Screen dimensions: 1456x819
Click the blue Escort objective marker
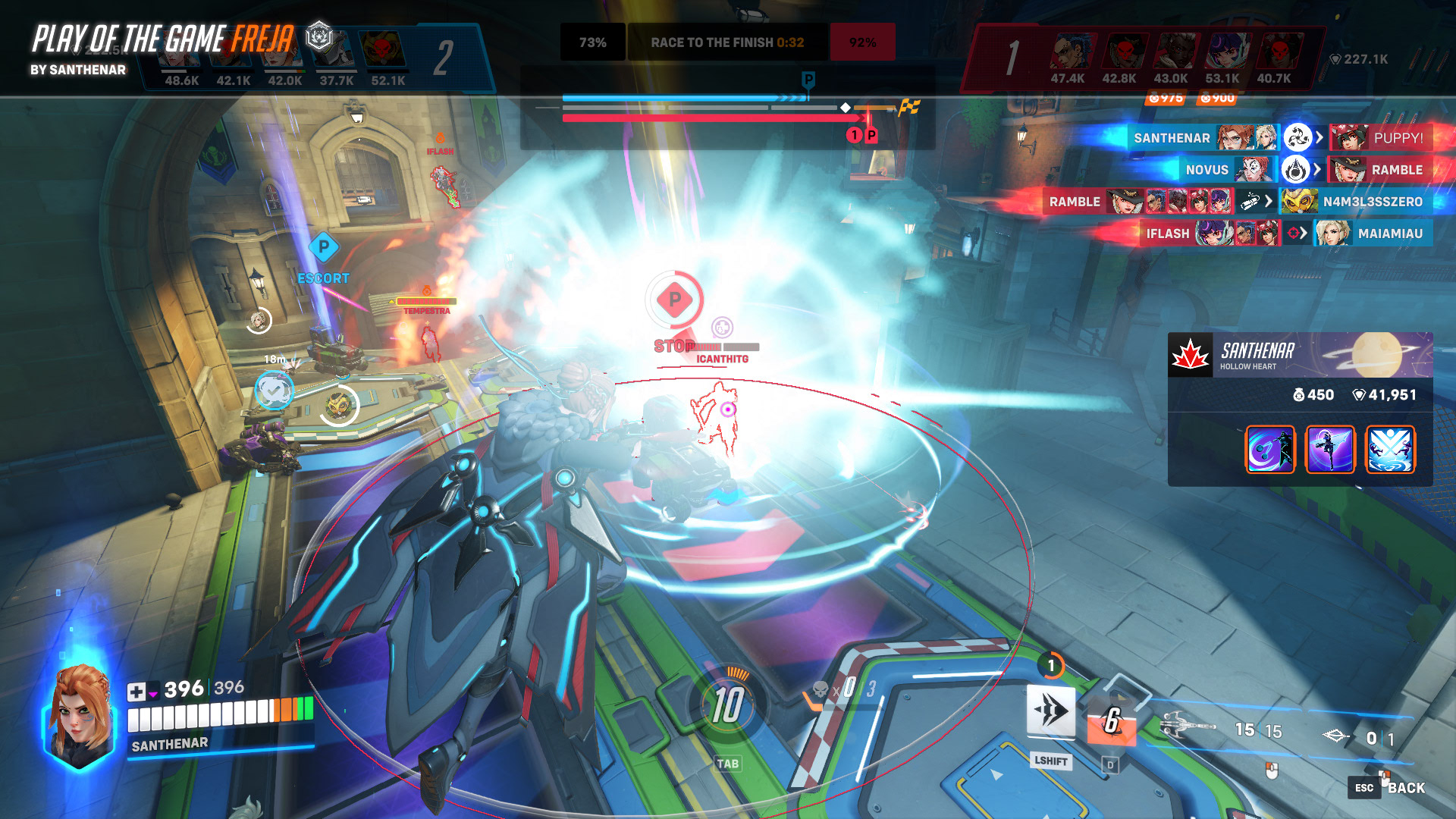[x=324, y=247]
